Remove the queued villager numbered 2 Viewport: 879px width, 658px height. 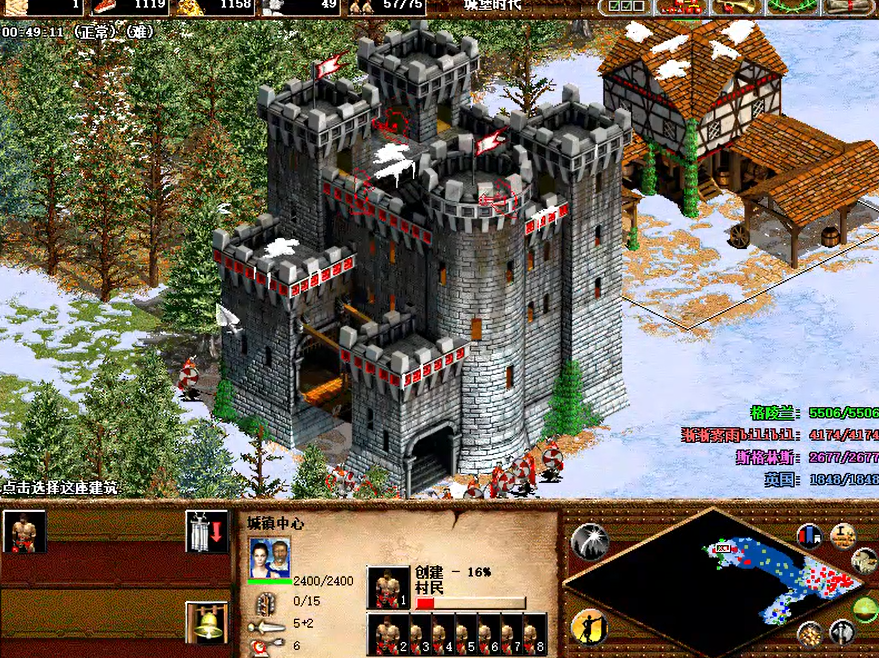(x=388, y=634)
